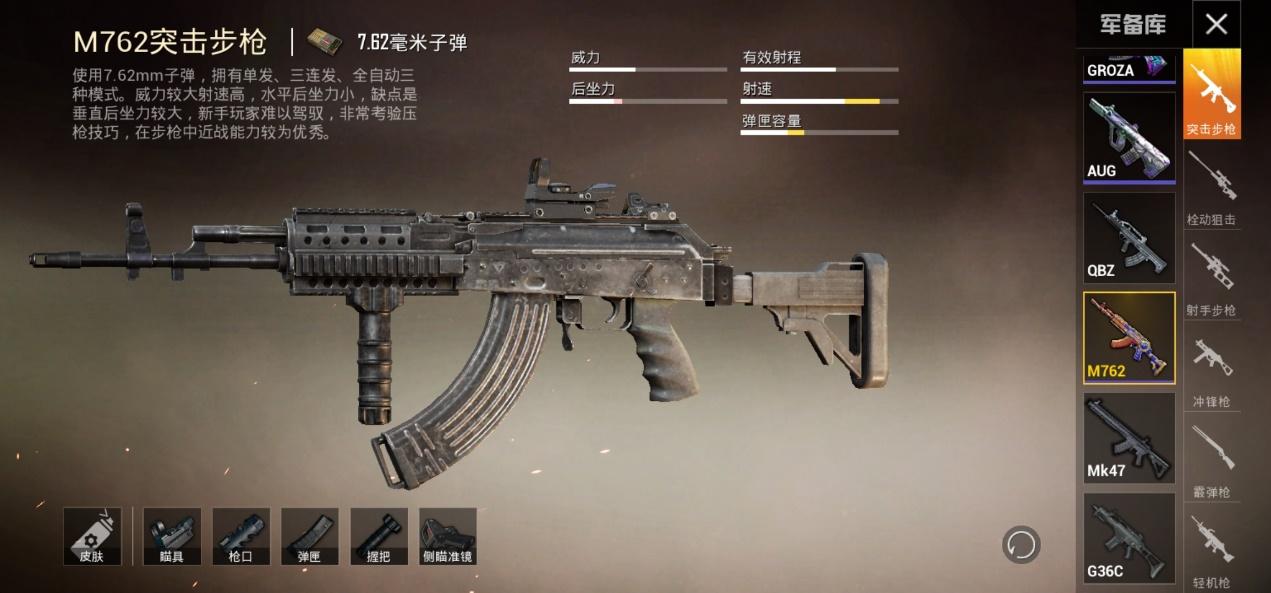Switch to the 突击步枪 assault rifle category

pyautogui.click(x=1212, y=94)
